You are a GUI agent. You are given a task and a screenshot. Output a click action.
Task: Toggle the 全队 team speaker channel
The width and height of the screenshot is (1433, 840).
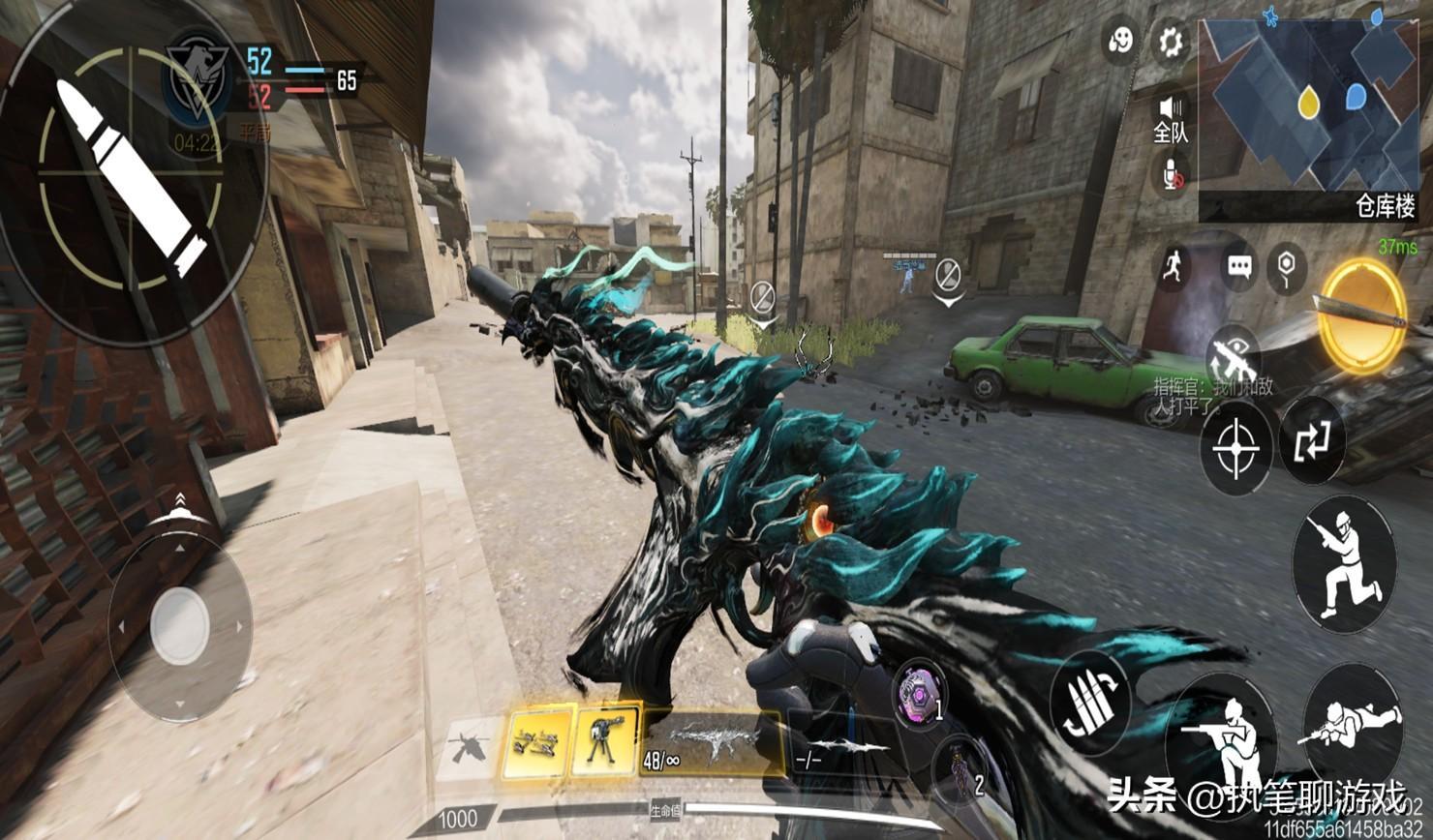tap(1172, 118)
